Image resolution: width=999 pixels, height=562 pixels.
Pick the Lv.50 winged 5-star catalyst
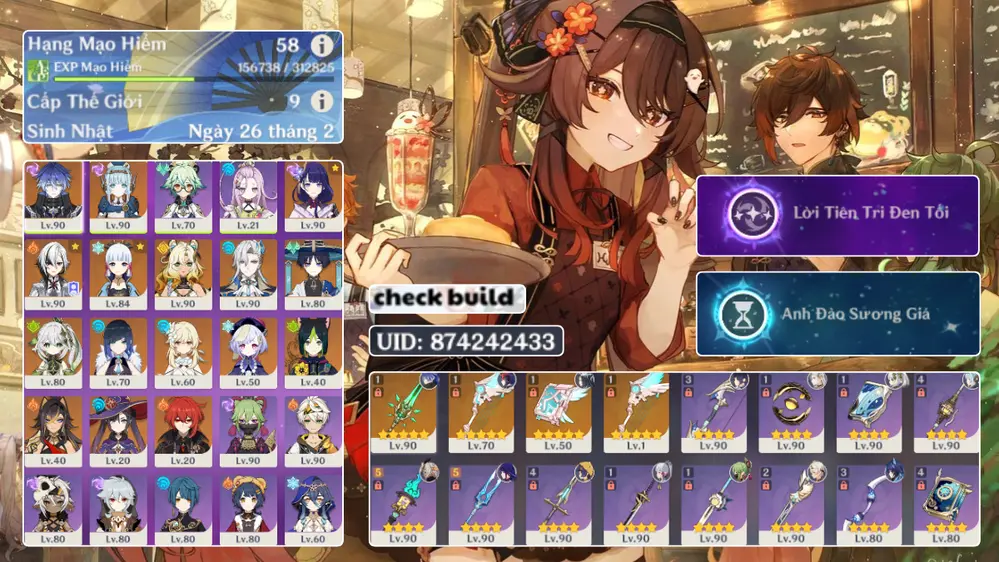tap(558, 412)
